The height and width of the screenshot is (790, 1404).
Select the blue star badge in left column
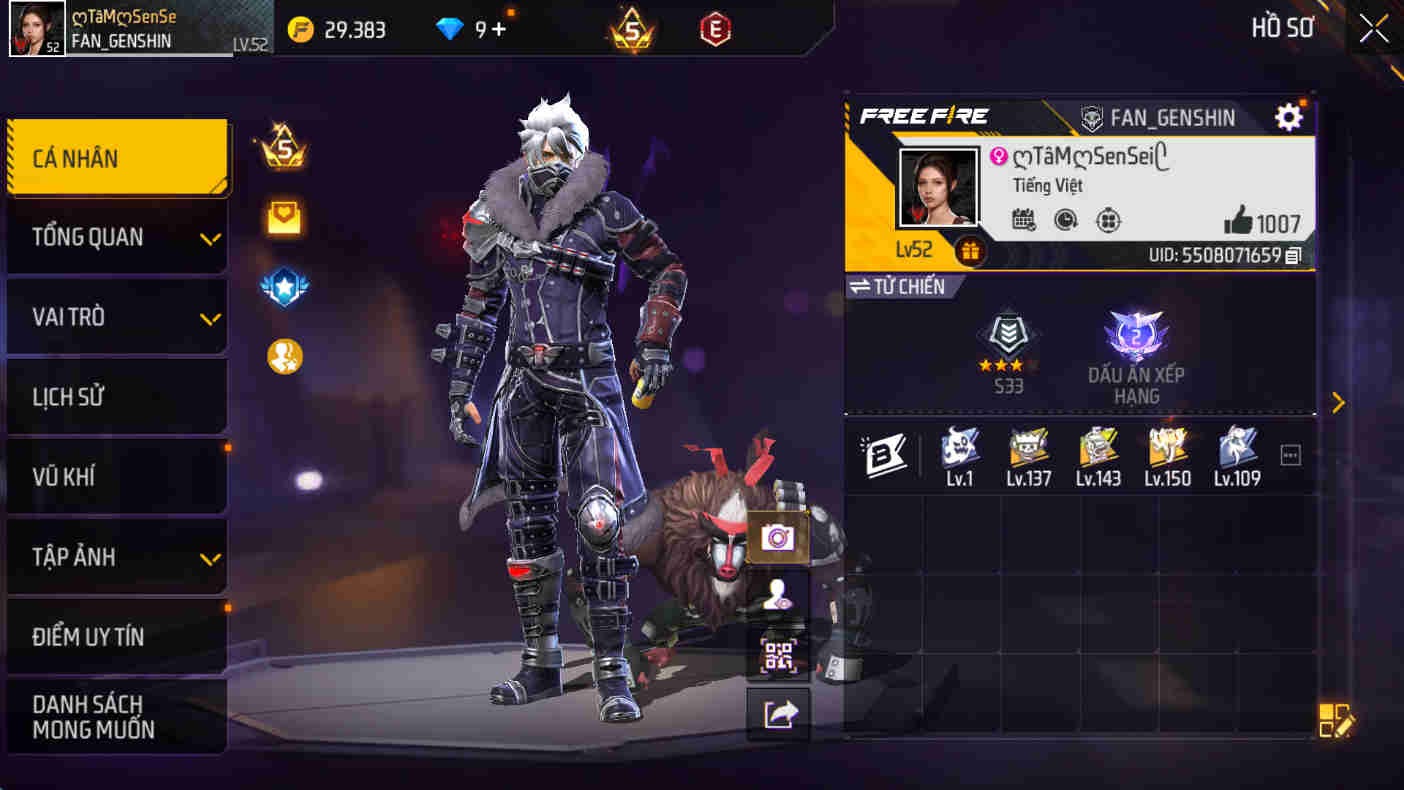pyautogui.click(x=284, y=284)
